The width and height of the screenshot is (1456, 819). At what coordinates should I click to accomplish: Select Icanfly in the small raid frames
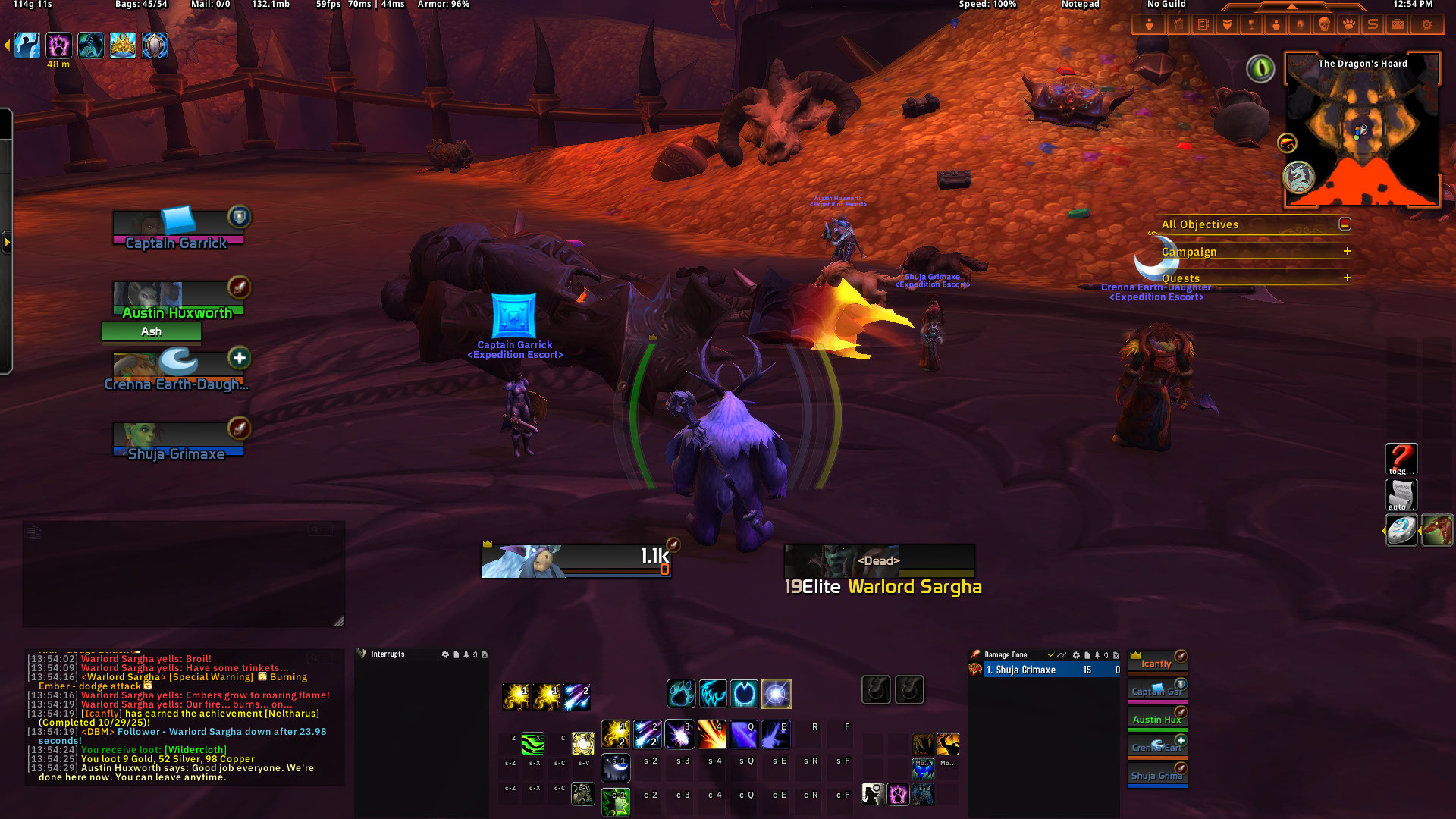coord(1157,663)
